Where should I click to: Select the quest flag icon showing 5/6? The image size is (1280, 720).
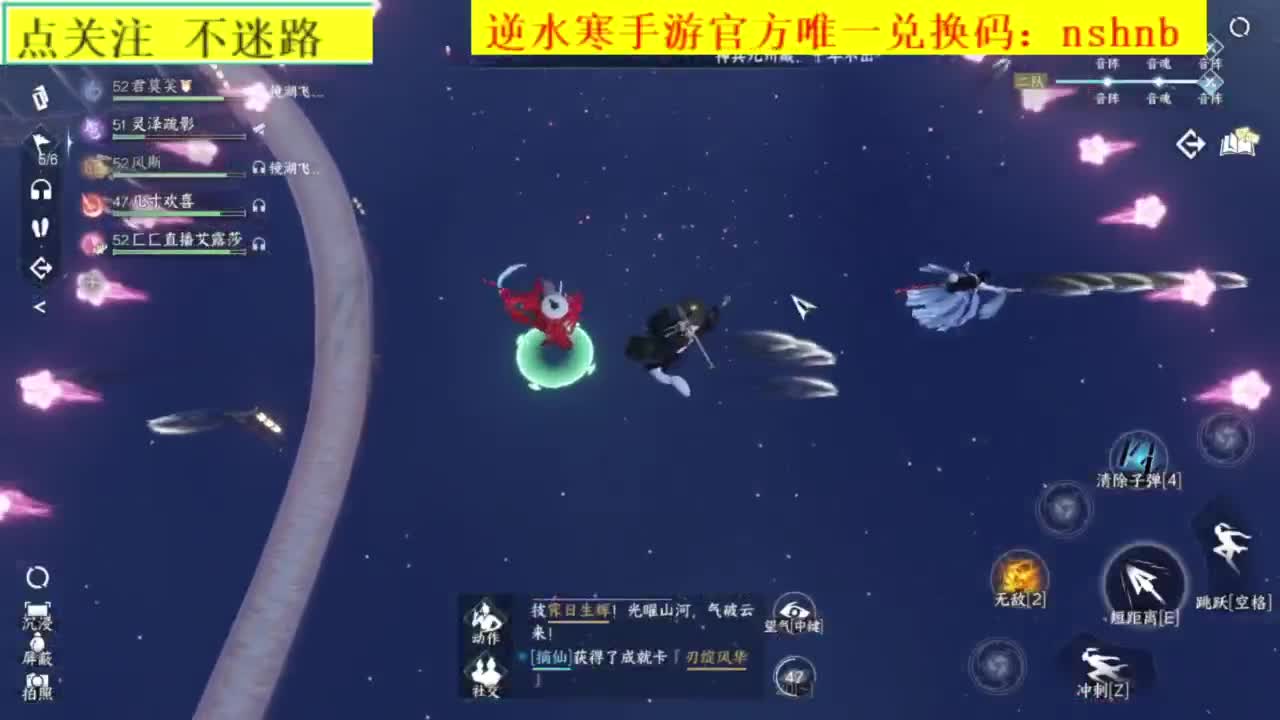coord(41,140)
